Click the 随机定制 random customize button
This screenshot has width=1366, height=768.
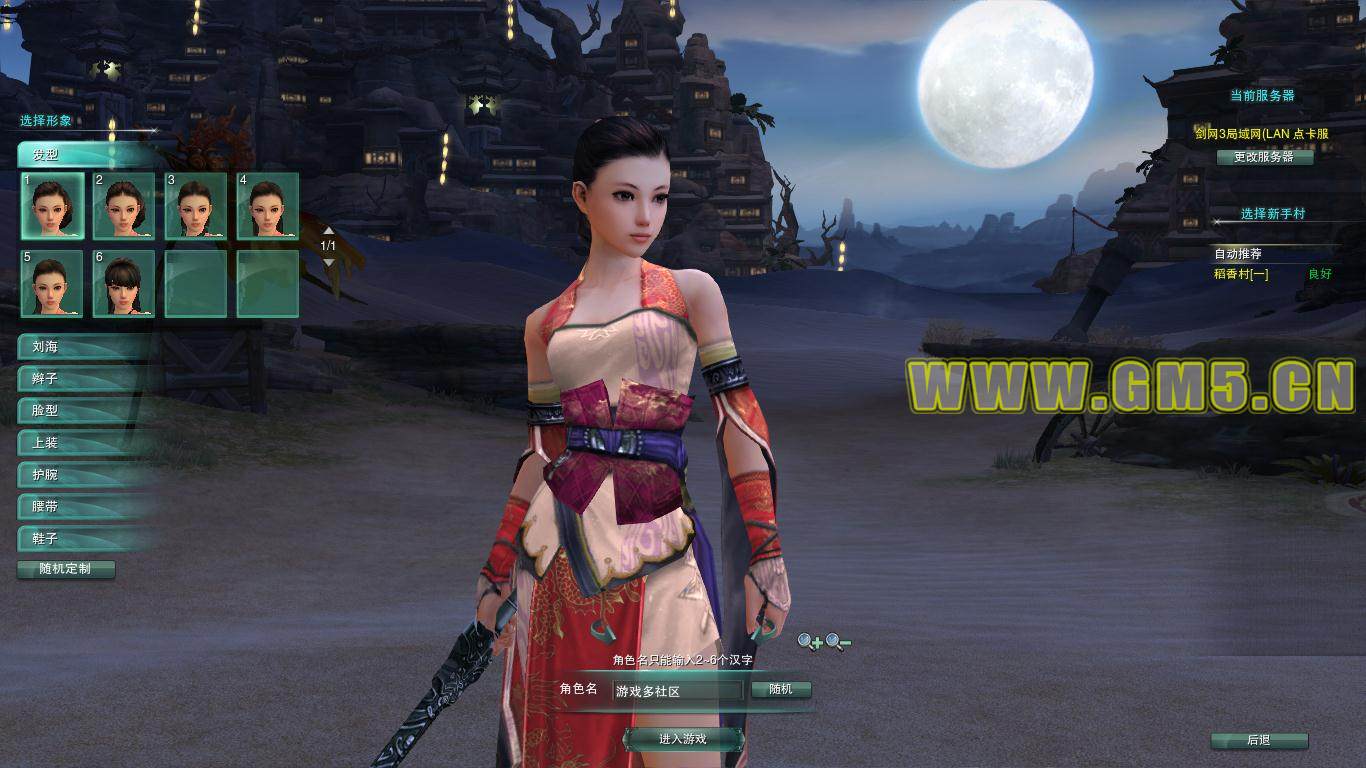(66, 569)
